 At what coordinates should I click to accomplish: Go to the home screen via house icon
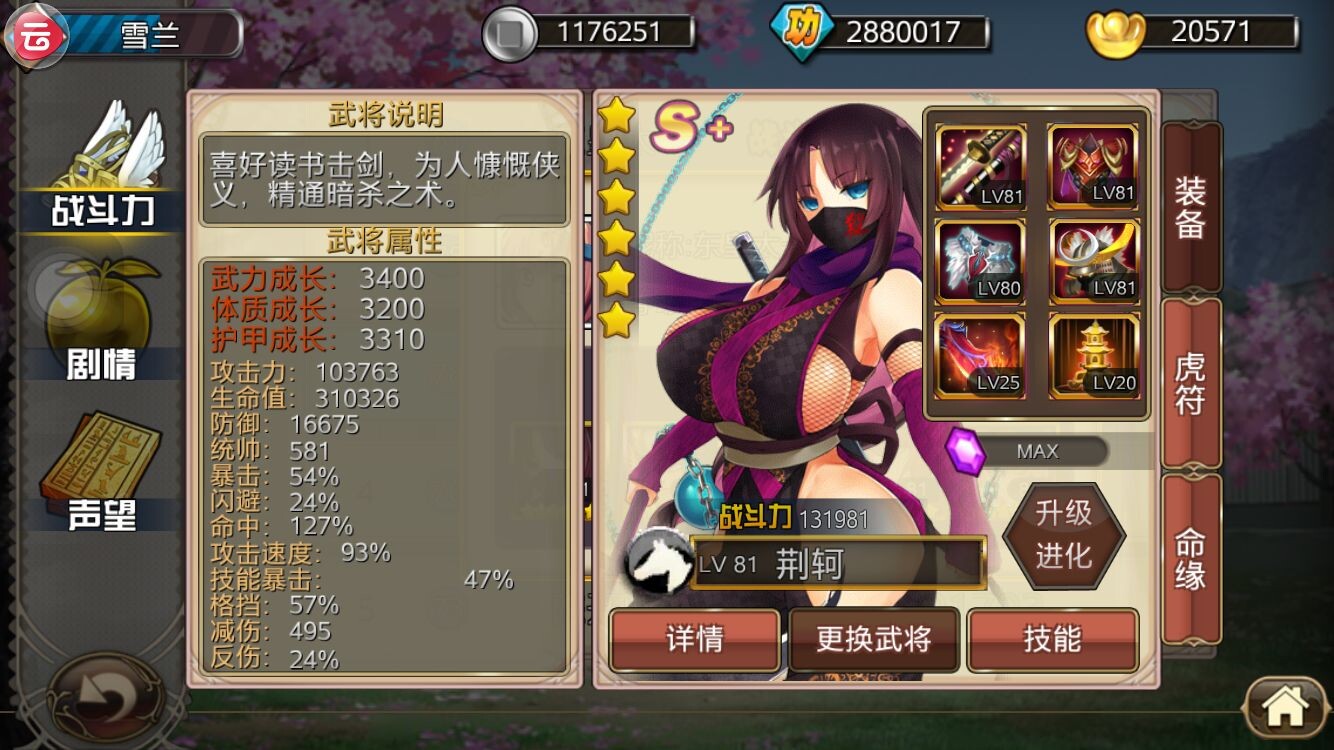(1286, 708)
